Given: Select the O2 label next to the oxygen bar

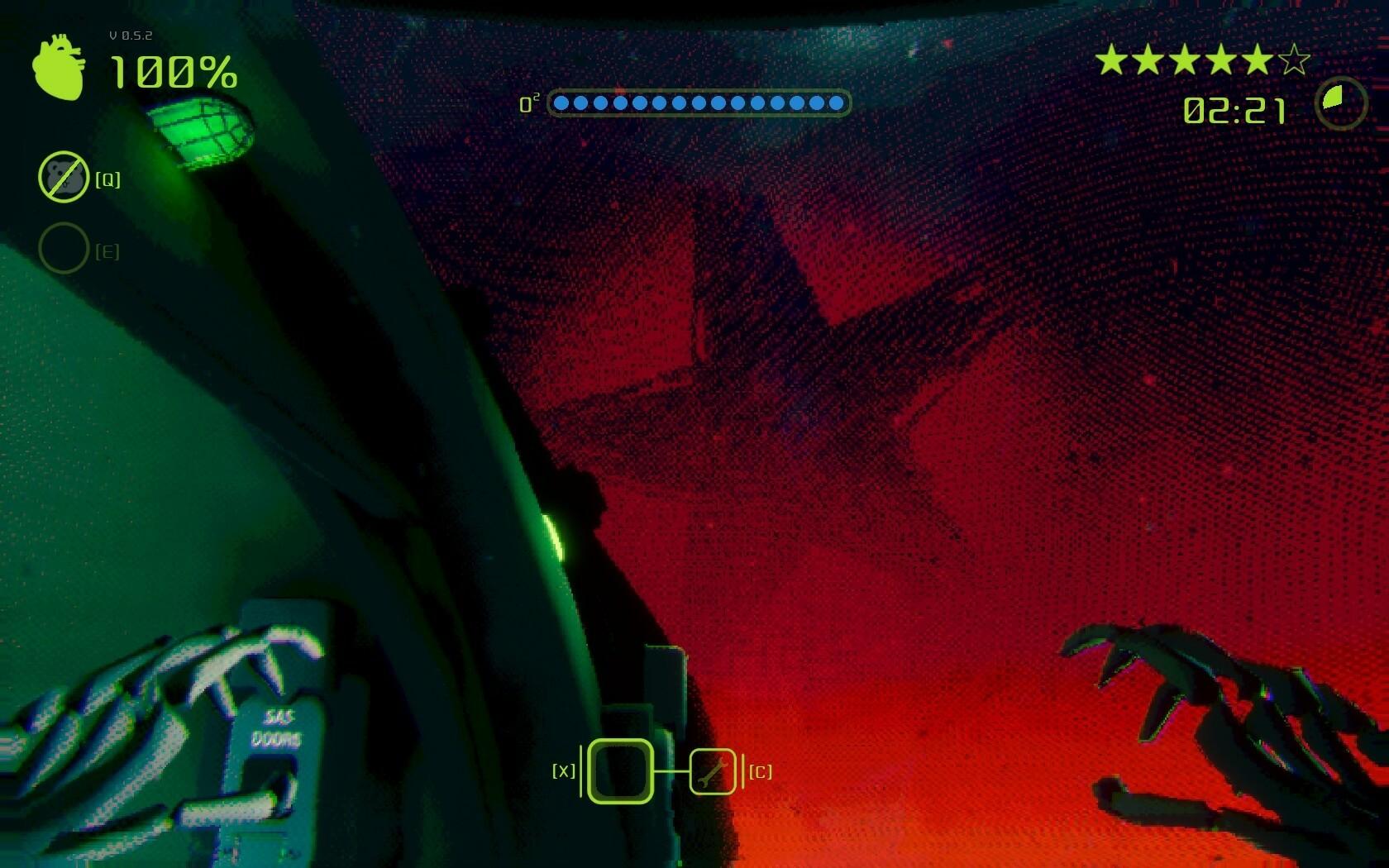Looking at the screenshot, I should coord(528,103).
